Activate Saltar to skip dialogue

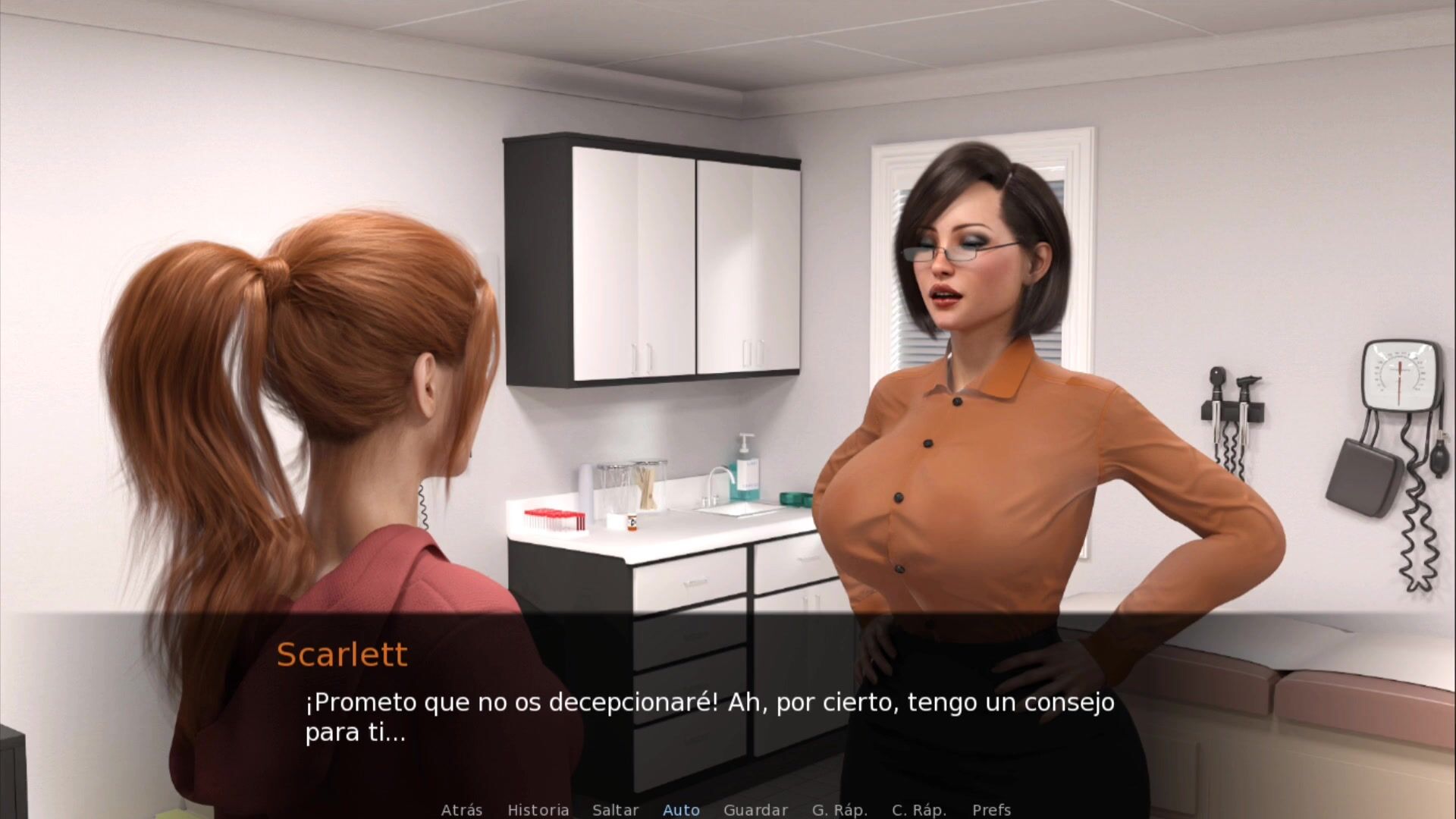pyautogui.click(x=615, y=810)
